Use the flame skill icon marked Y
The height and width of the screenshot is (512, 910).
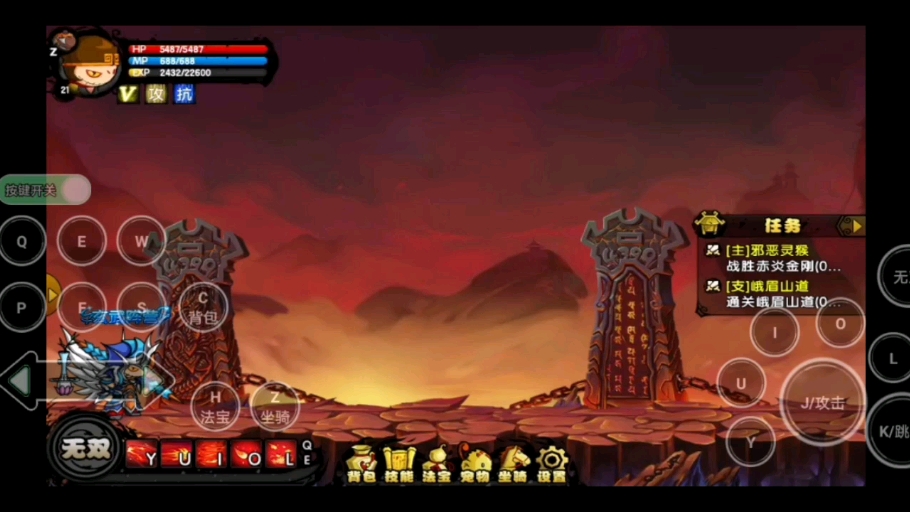[x=142, y=455]
